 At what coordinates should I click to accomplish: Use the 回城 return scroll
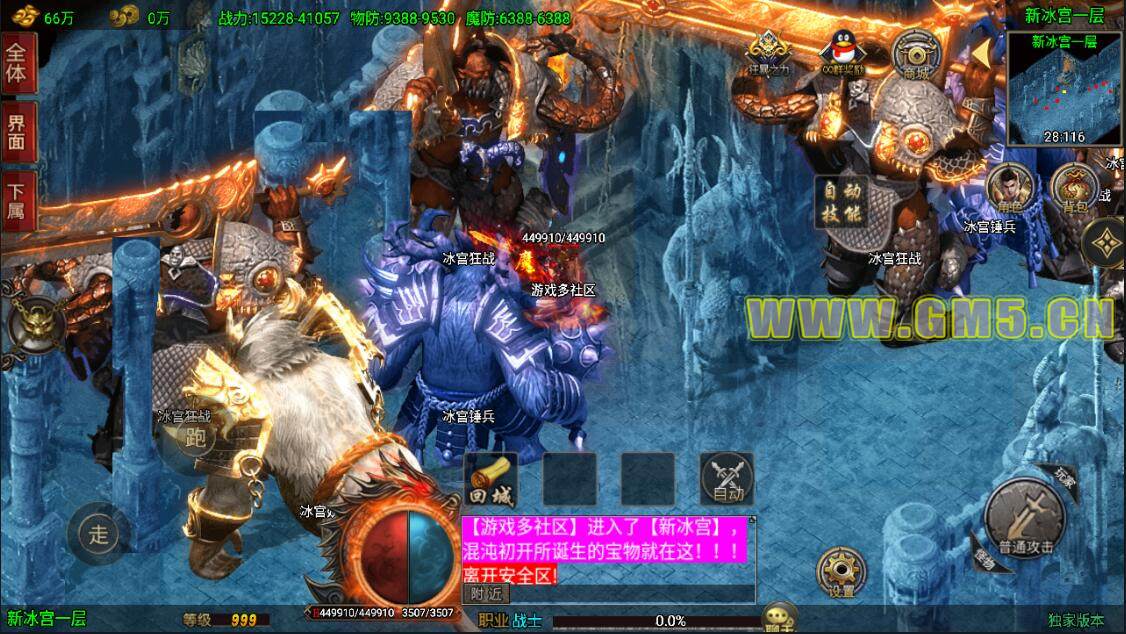[491, 479]
